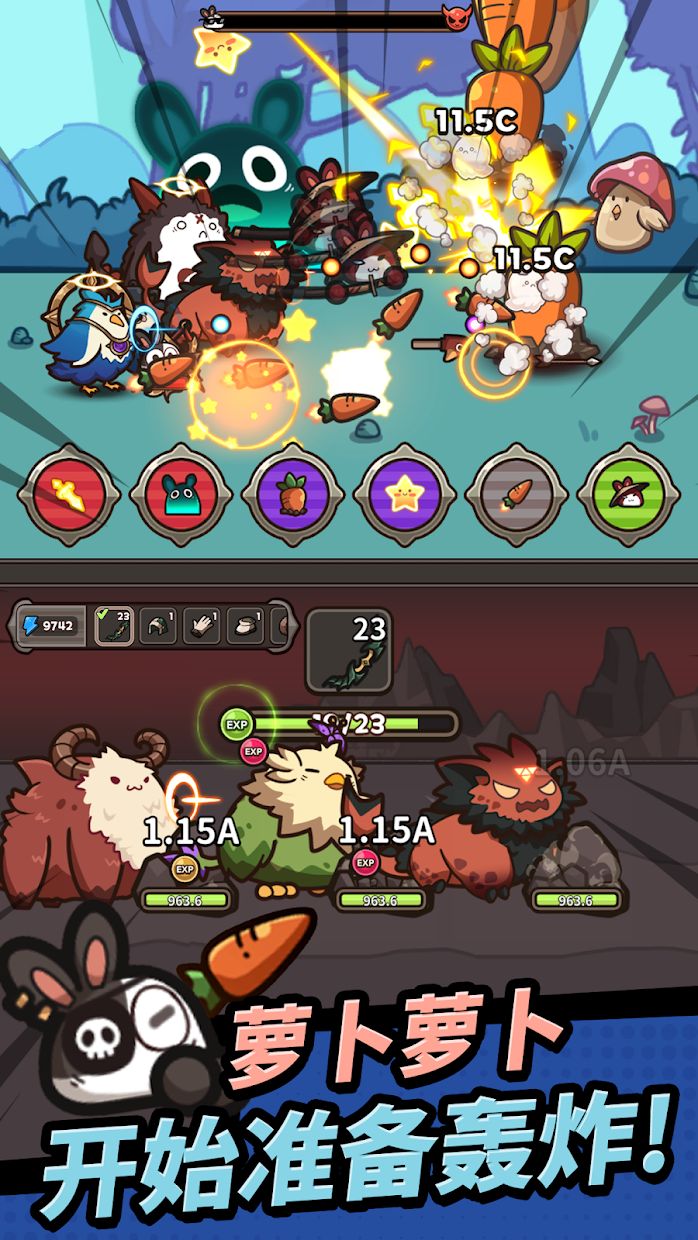Fire the carrot rocket skill
The height and width of the screenshot is (1240, 698).
[516, 494]
